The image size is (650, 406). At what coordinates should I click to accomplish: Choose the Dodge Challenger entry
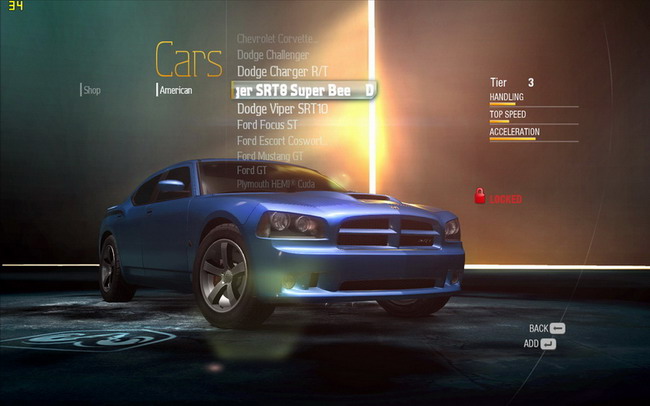273,55
